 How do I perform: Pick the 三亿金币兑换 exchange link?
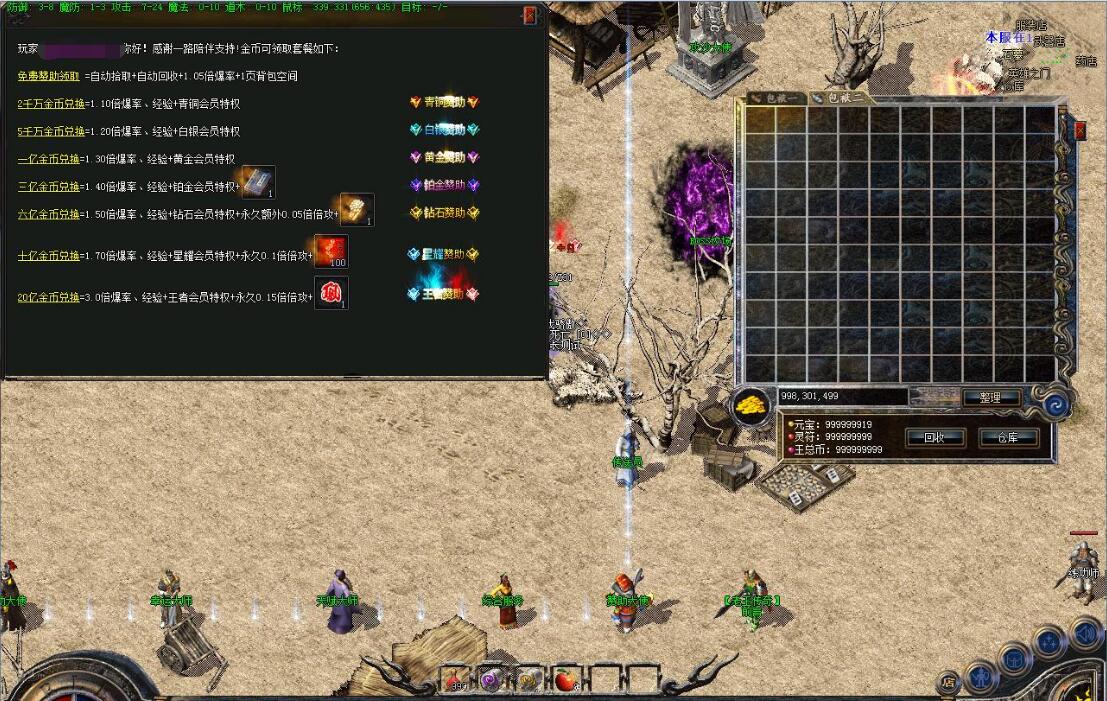pos(49,187)
